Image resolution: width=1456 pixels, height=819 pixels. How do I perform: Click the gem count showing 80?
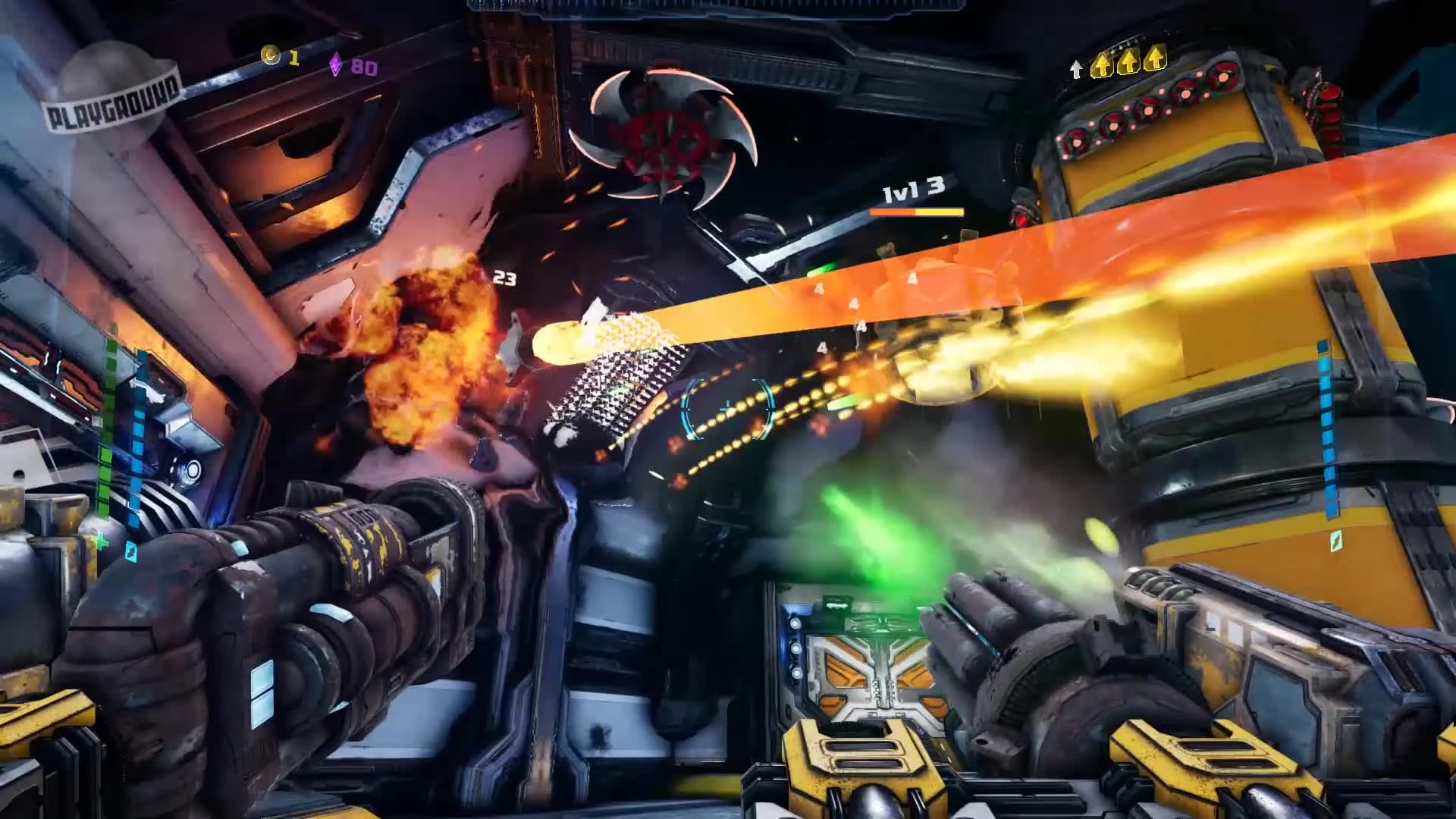pos(364,67)
